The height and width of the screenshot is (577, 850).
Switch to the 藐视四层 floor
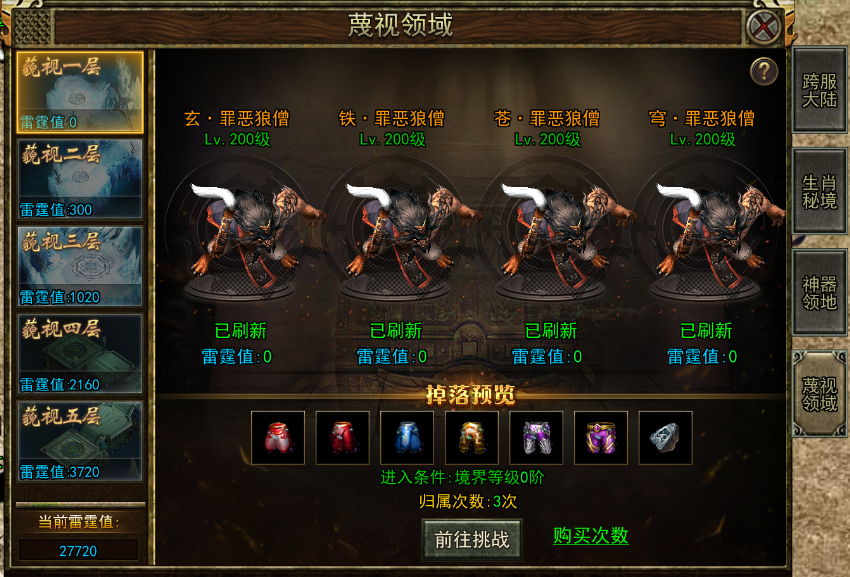click(x=80, y=353)
